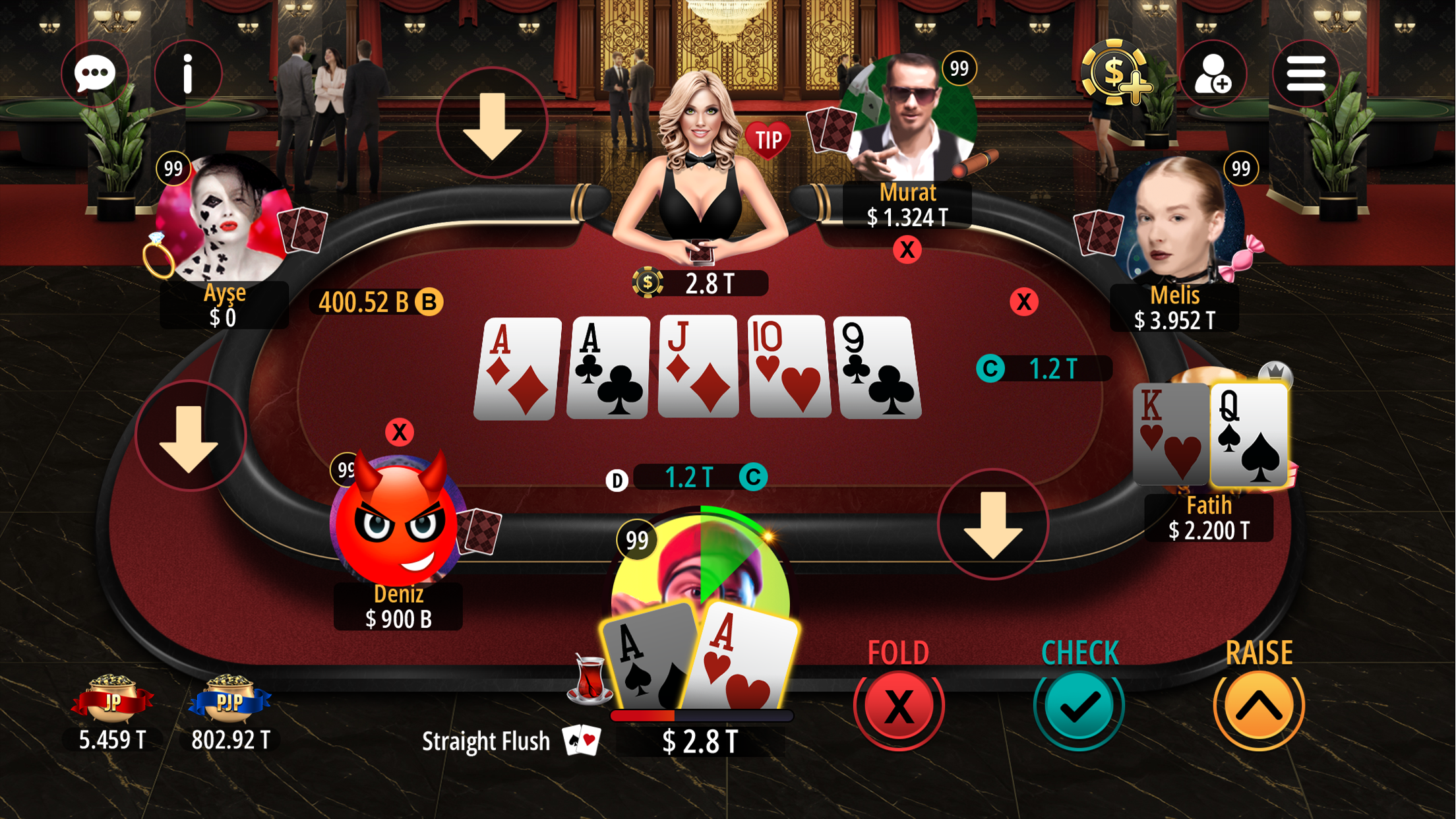Click the dealer button marked D
The width and height of the screenshot is (1456, 819).
(x=617, y=481)
